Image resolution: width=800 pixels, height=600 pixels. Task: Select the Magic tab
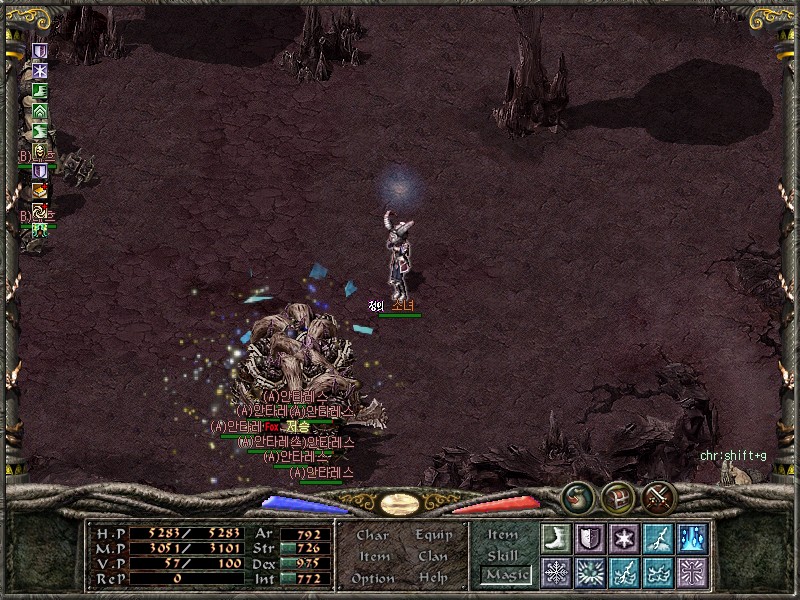coord(505,575)
